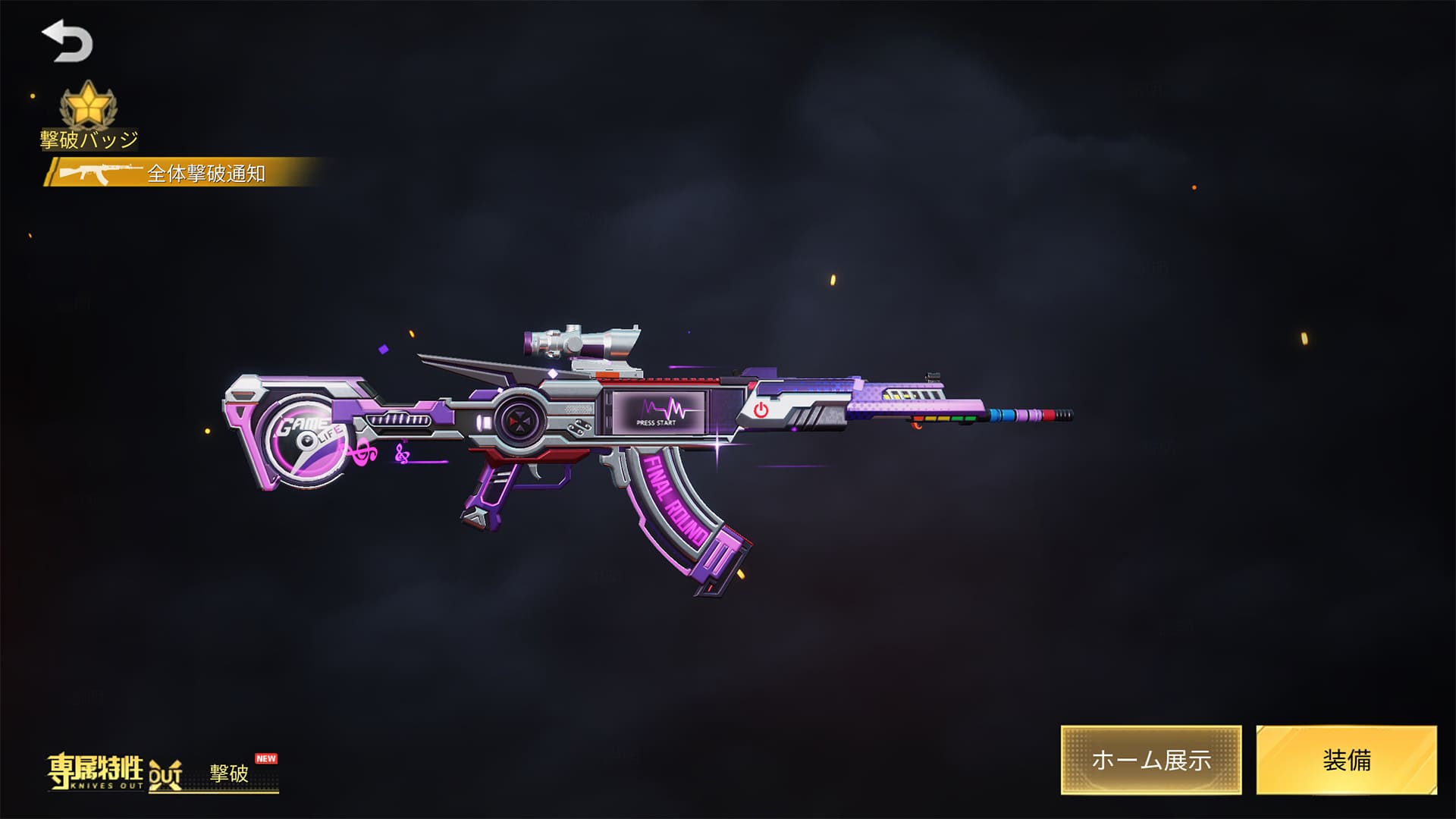
Task: Open the 撃破 tab marked NEW
Action: point(230,773)
